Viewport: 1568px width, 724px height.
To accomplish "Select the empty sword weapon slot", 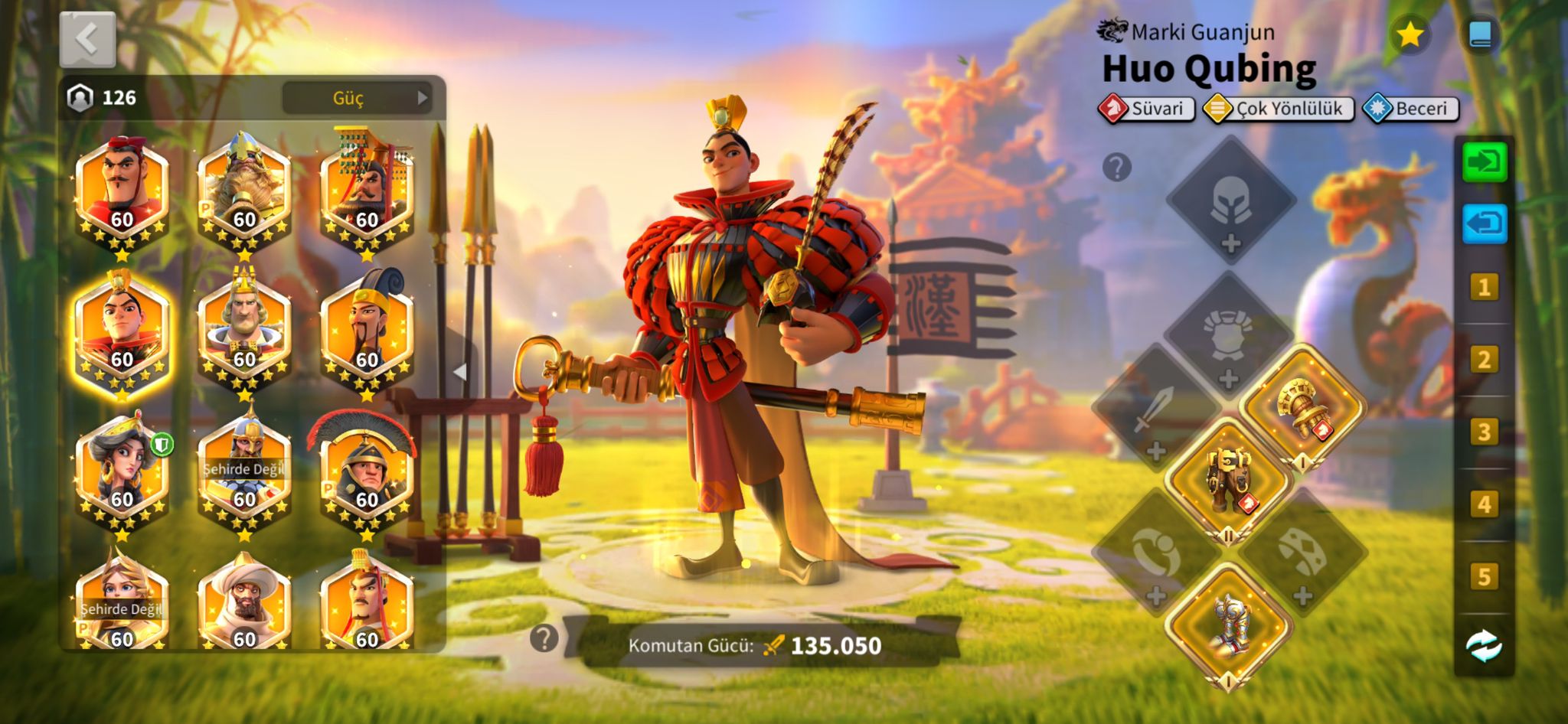I will pyautogui.click(x=1155, y=409).
